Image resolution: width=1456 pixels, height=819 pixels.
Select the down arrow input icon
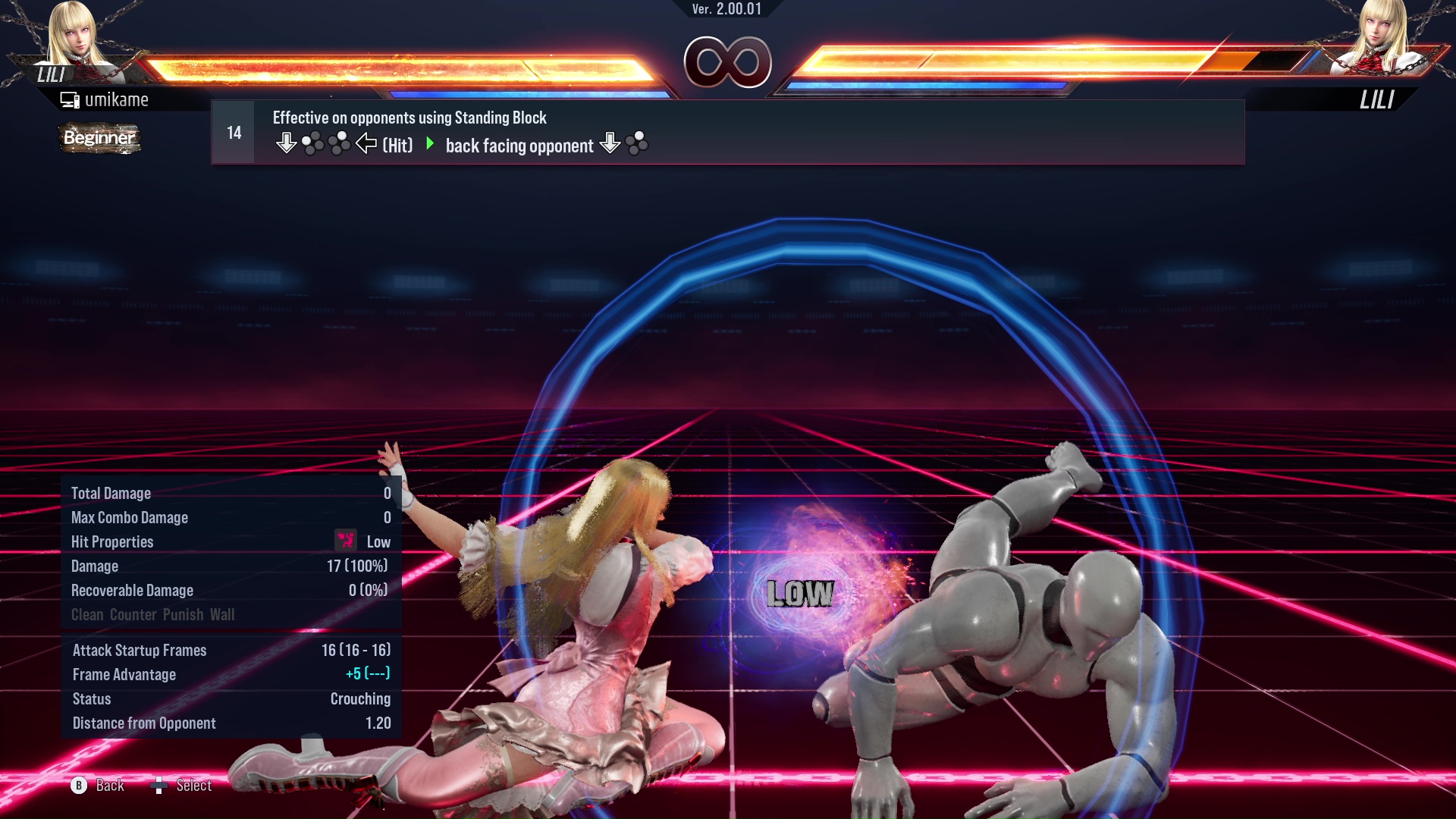point(287,142)
